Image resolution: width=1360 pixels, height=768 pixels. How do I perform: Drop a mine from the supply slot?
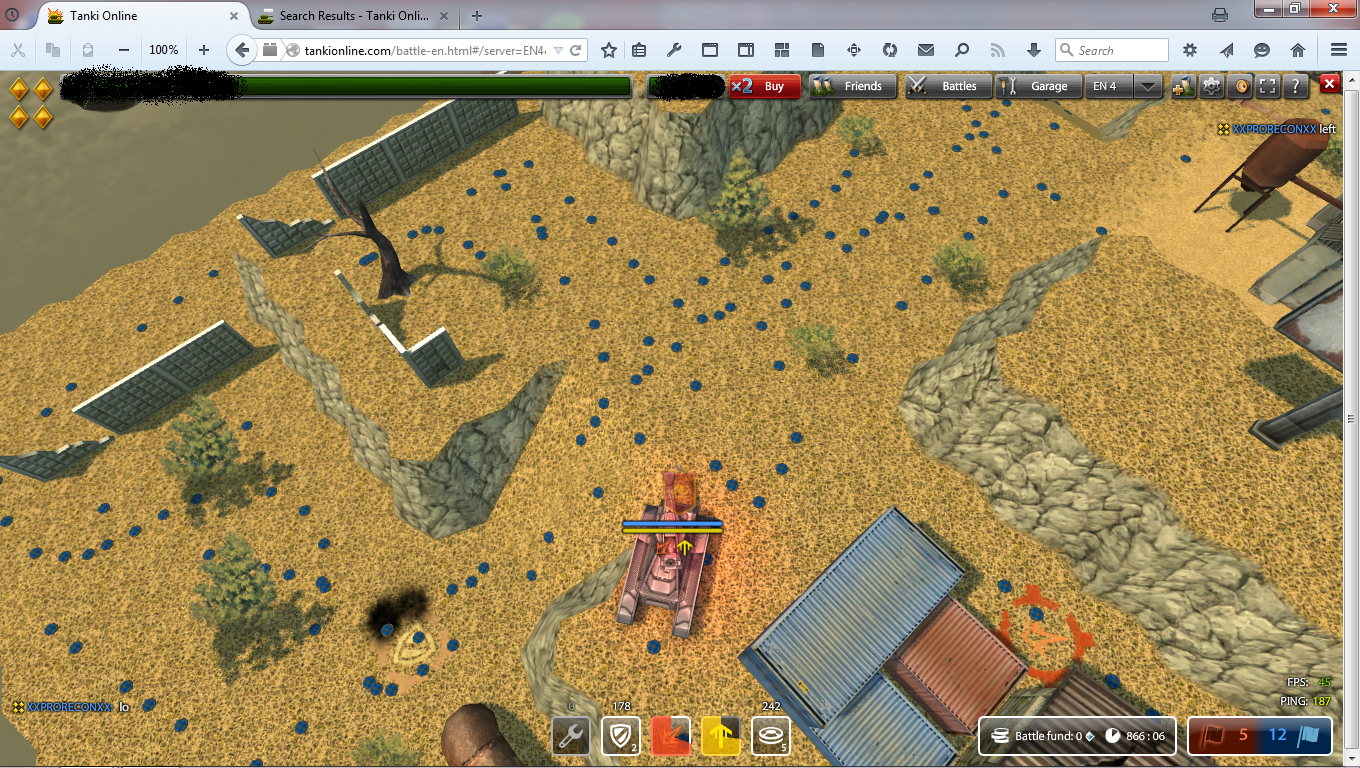(770, 736)
